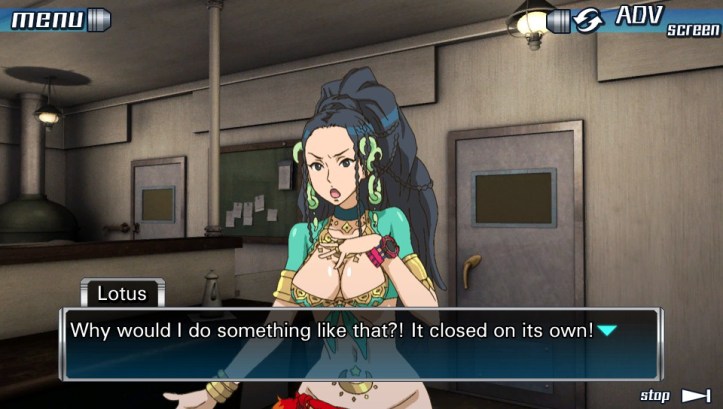This screenshot has width=723, height=409.
Task: Click the stop skip button
Action: point(675,396)
